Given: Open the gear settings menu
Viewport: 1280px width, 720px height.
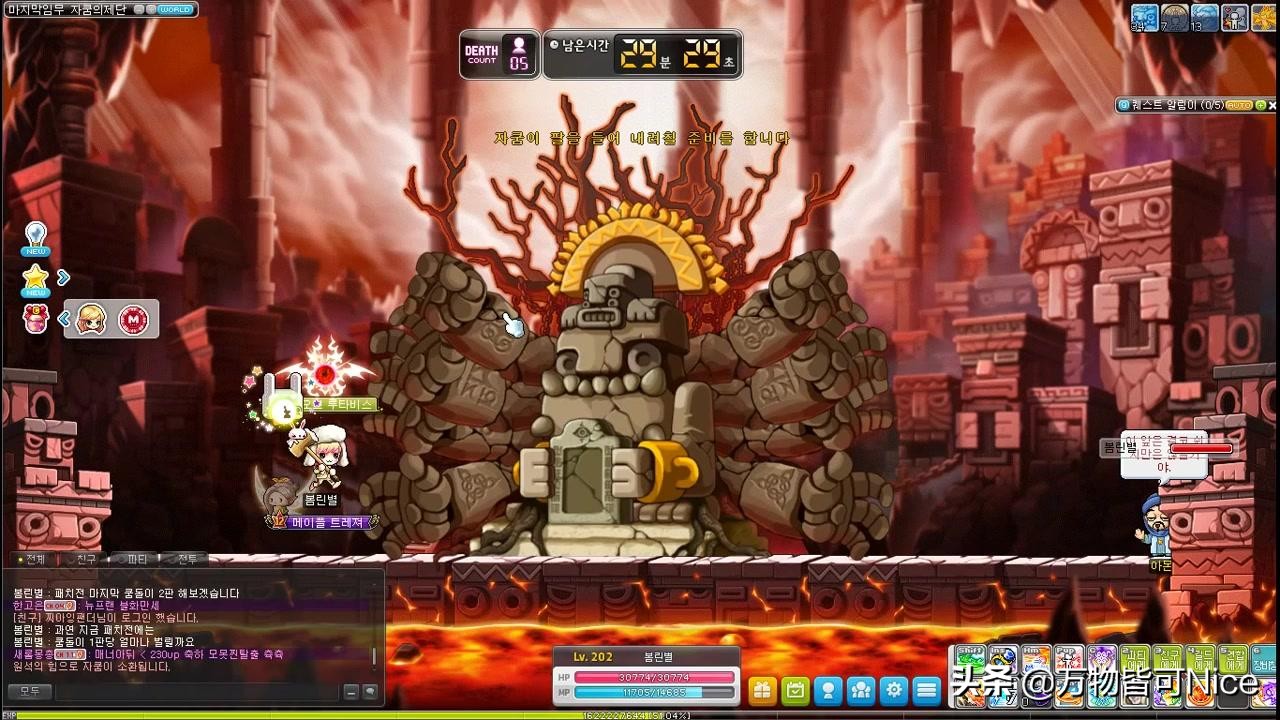Looking at the screenshot, I should click(x=894, y=689).
